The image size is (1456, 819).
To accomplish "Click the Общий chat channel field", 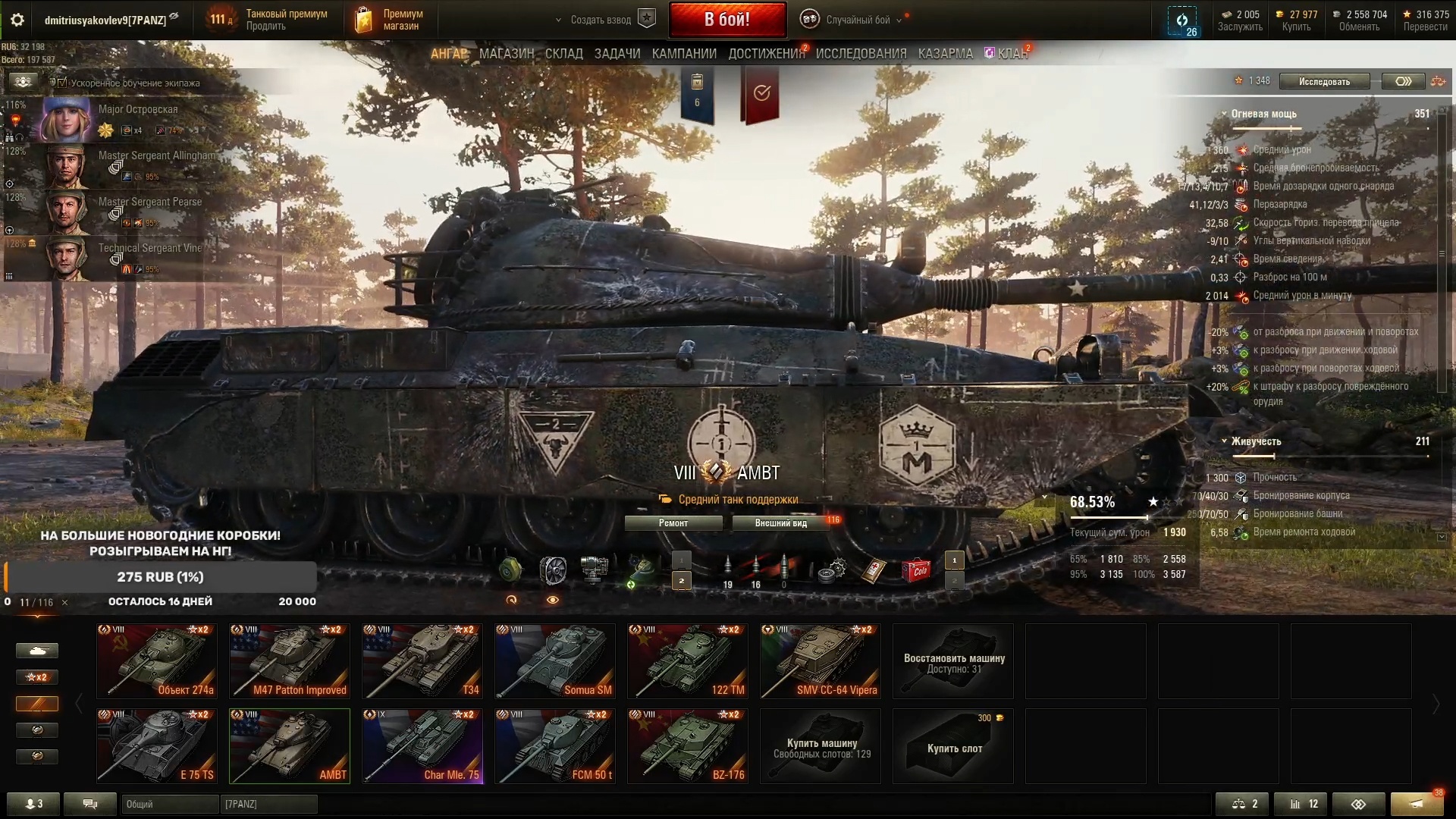I will [x=168, y=804].
